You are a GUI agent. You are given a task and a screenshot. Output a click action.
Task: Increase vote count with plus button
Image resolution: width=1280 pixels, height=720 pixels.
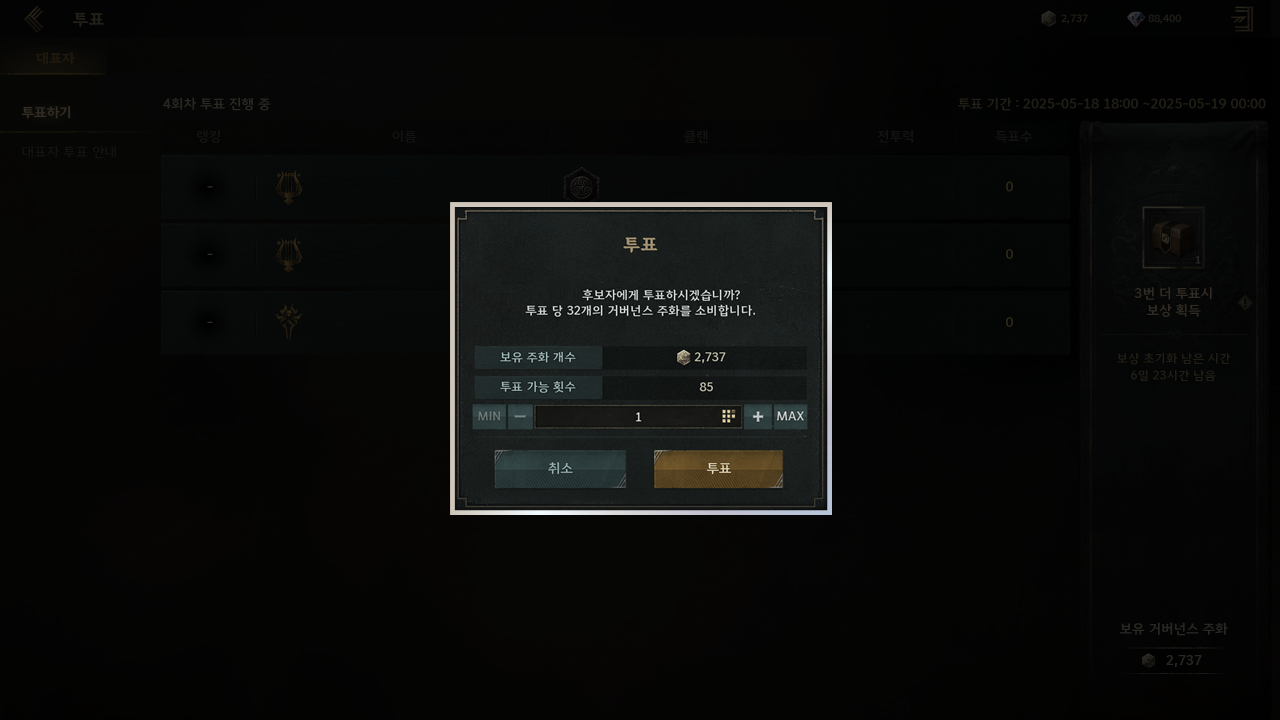[x=757, y=417]
